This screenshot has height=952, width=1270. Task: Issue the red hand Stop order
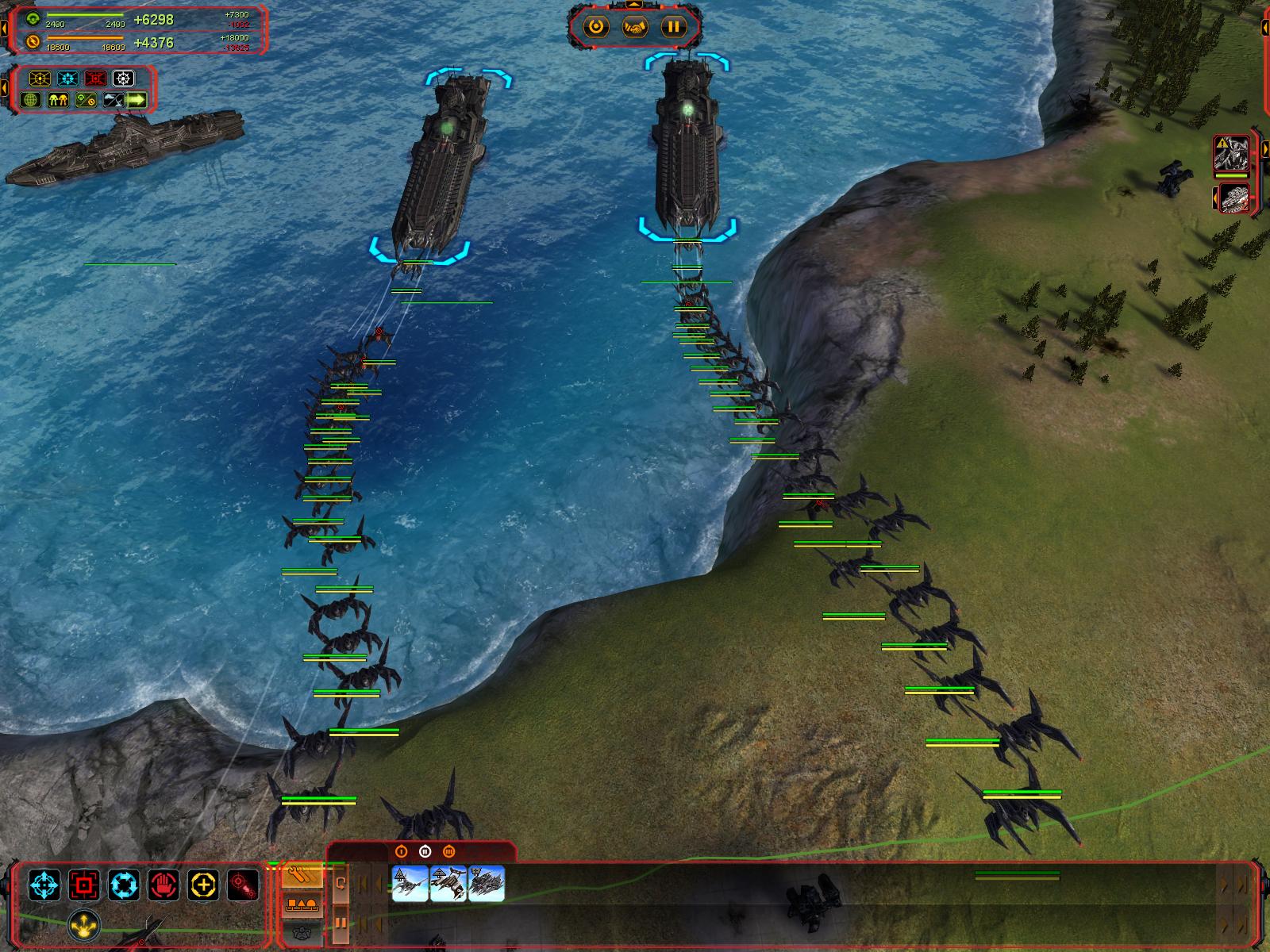pos(164,884)
